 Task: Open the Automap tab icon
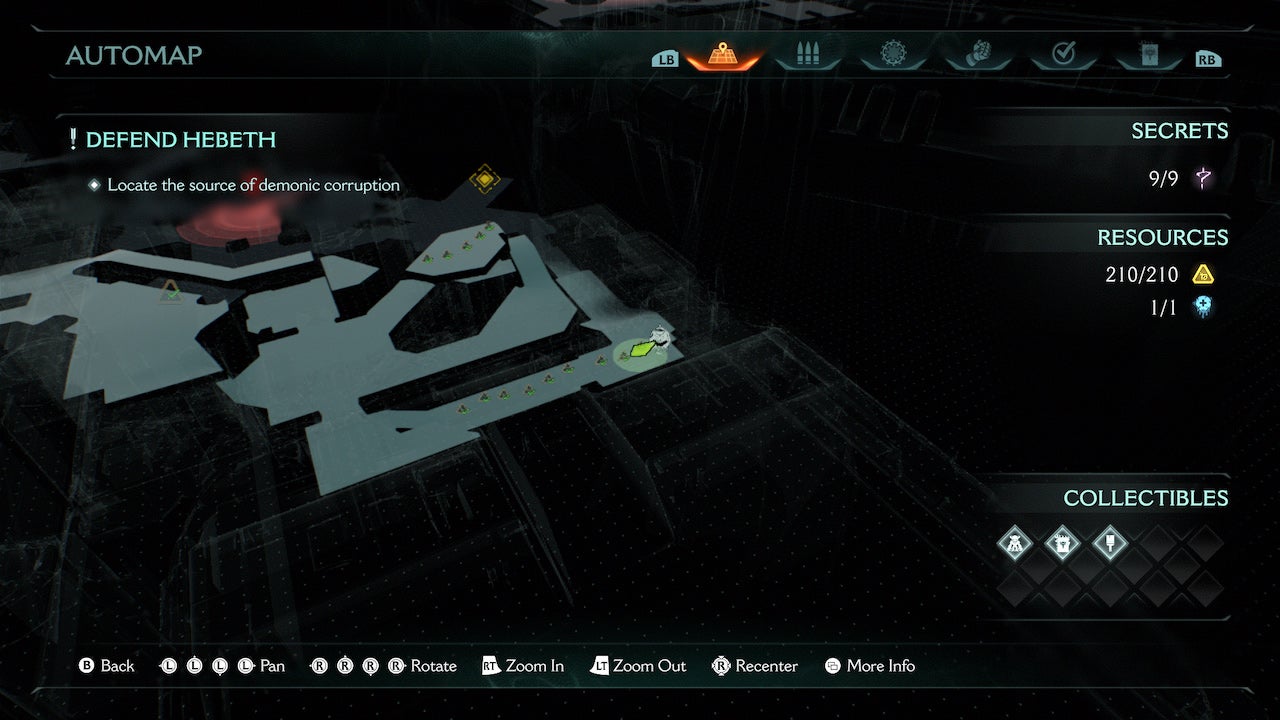(722, 57)
